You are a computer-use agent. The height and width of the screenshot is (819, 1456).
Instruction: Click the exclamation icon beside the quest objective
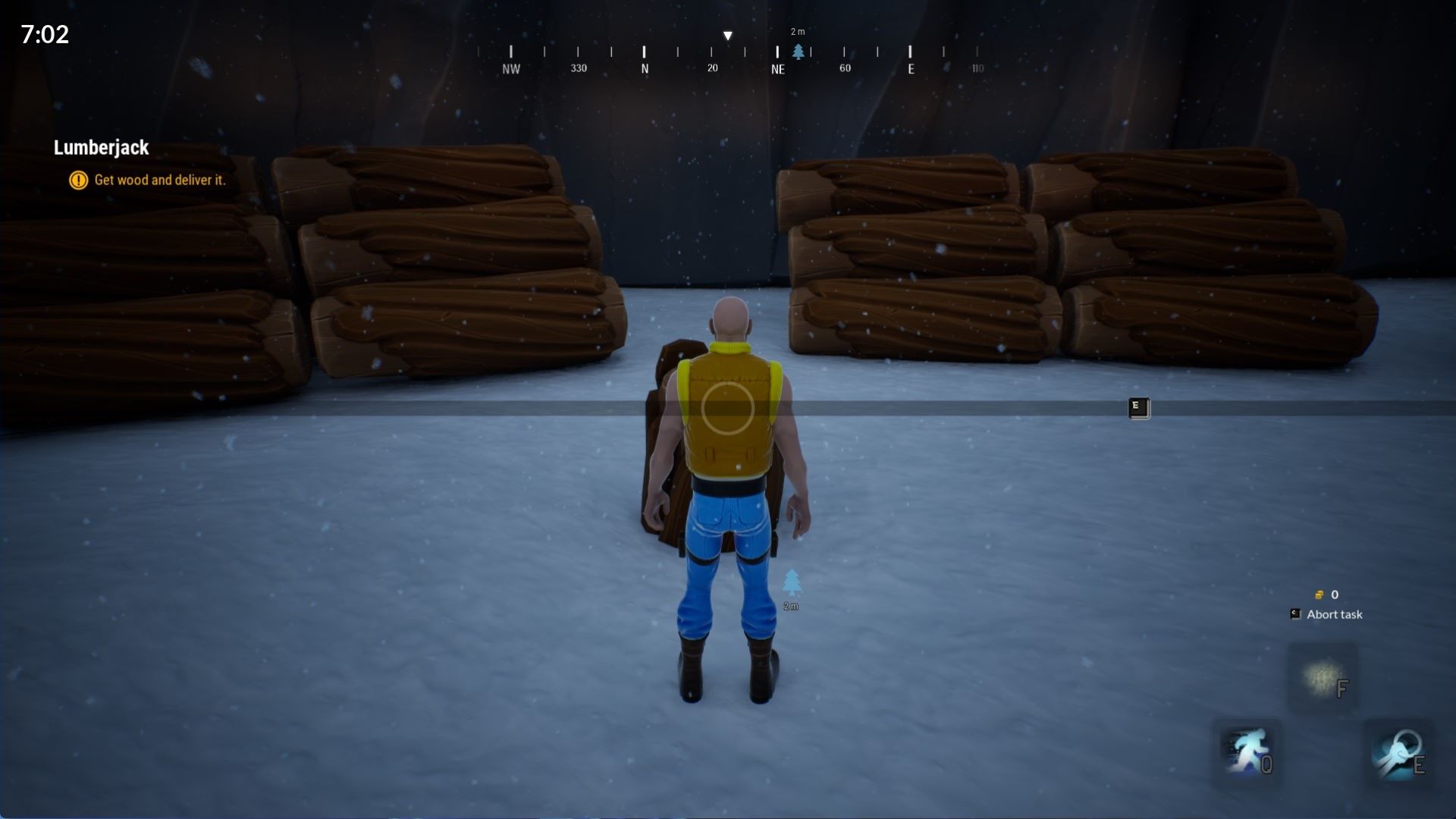(77, 180)
